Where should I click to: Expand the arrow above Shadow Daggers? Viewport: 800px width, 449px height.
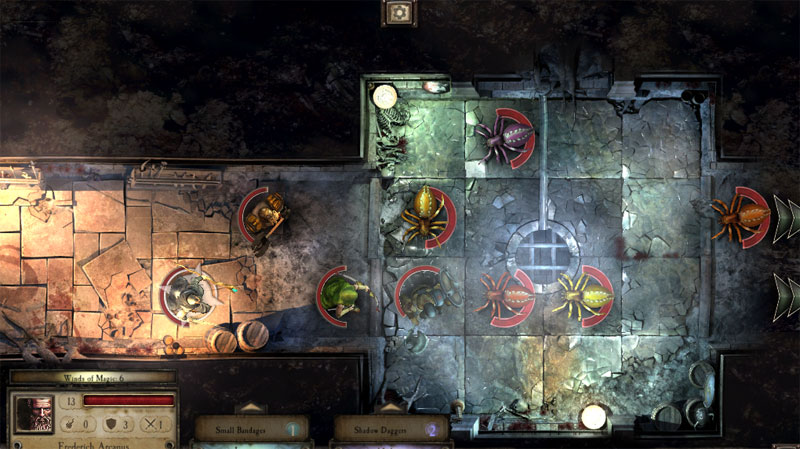[391, 408]
